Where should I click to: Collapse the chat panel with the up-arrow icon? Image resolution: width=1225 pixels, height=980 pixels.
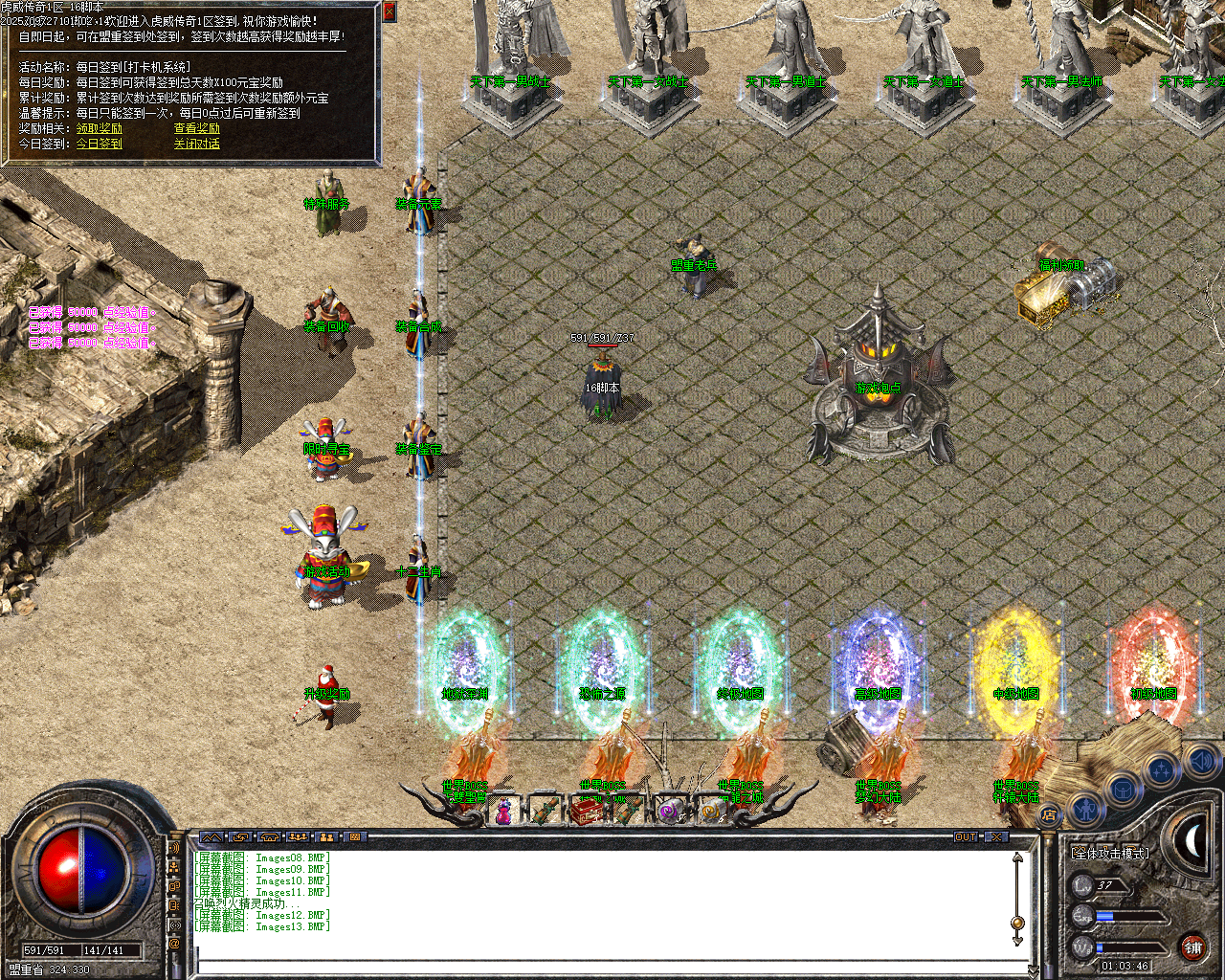tap(211, 835)
